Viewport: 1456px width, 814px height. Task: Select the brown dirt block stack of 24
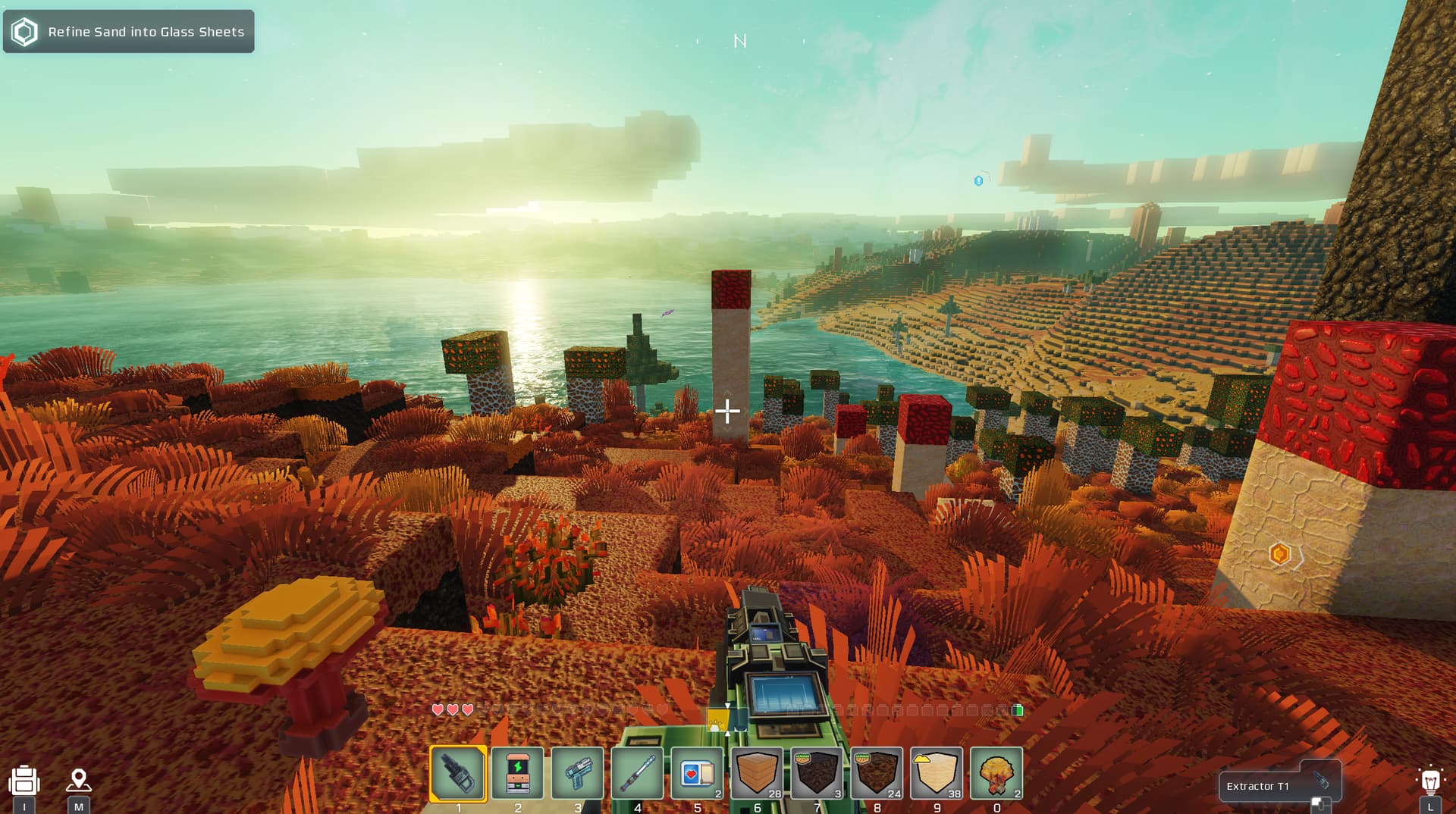click(x=877, y=773)
